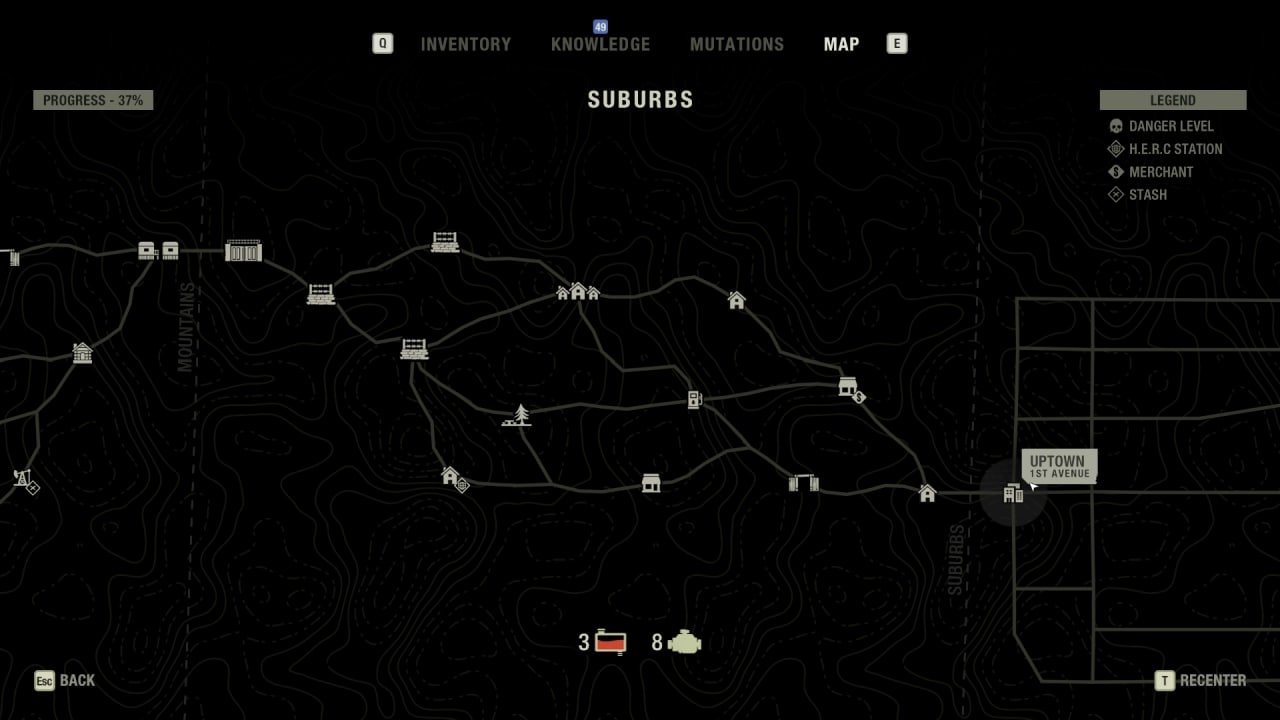Image resolution: width=1280 pixels, height=720 pixels.
Task: Select the three-house cluster location
Action: tap(578, 291)
